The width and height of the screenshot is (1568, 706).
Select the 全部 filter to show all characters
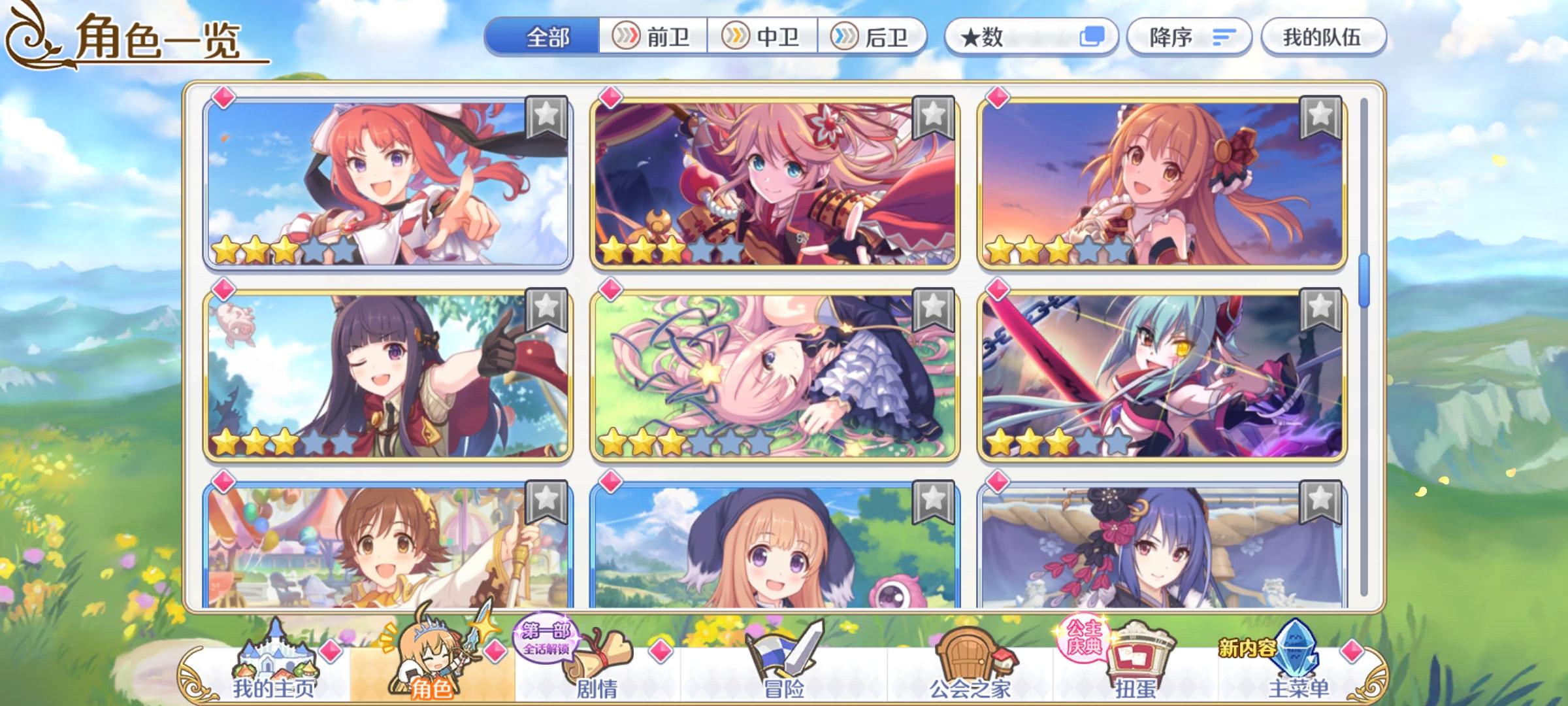coord(549,37)
